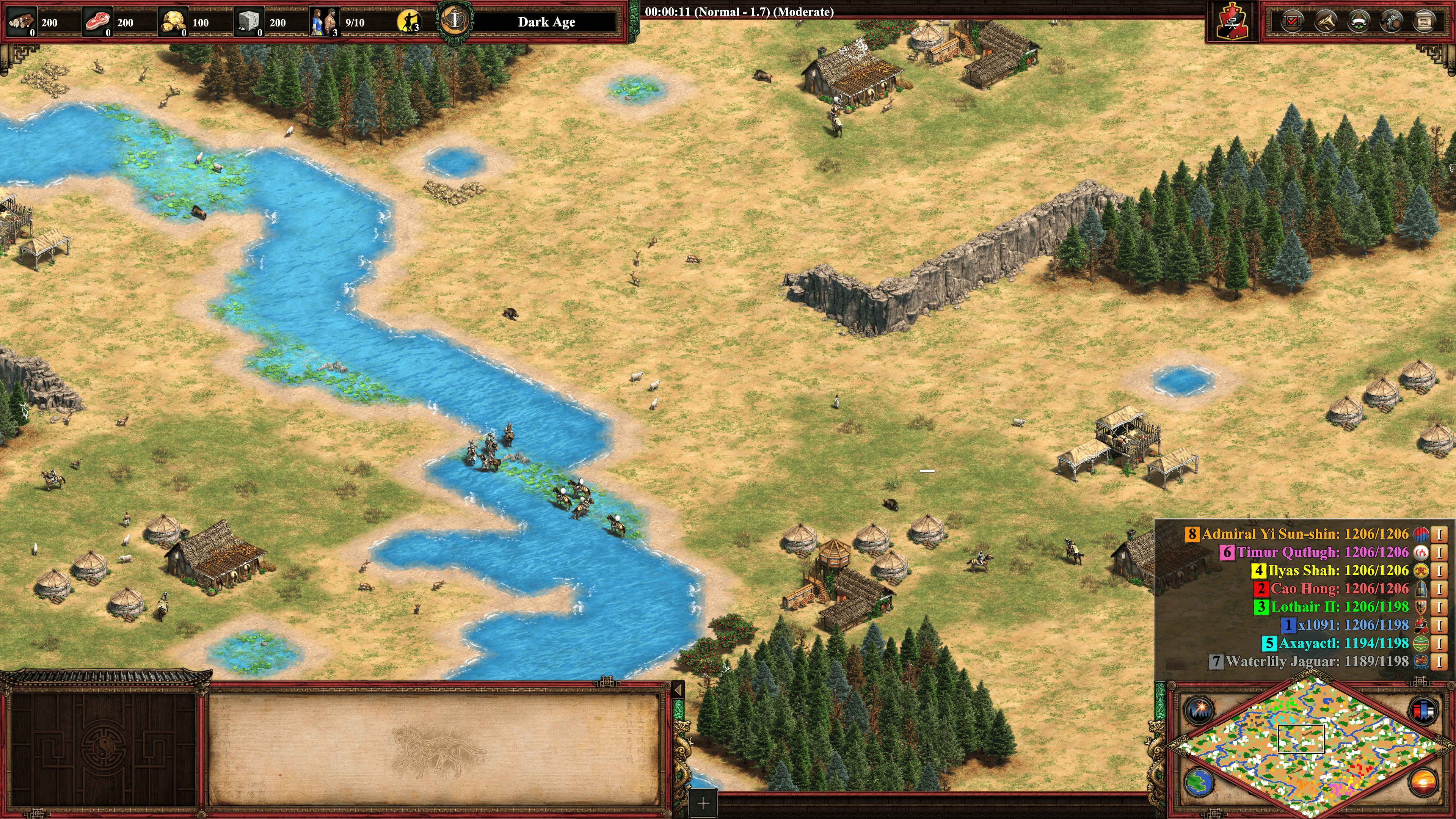Click the stone resource icon
Screen dimensions: 1456x819
click(x=249, y=22)
